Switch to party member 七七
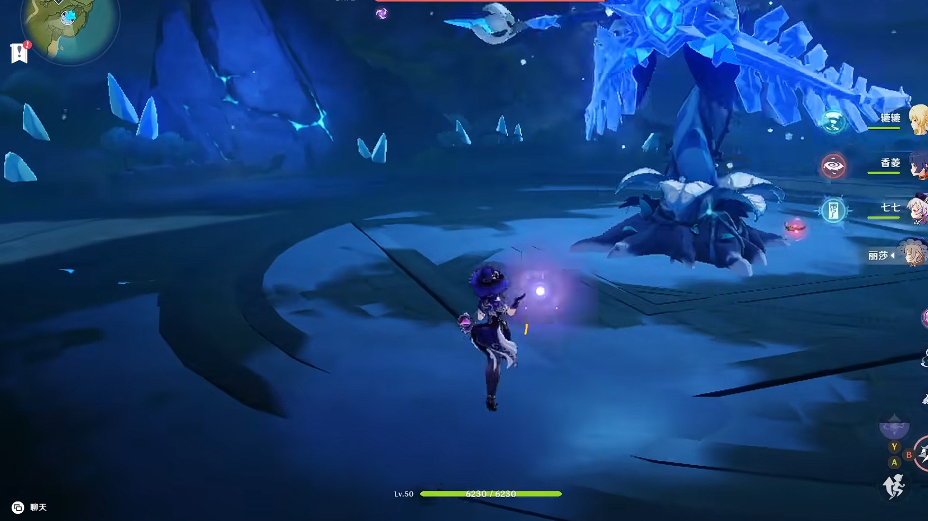Screen dimensions: 928x521 [913, 210]
